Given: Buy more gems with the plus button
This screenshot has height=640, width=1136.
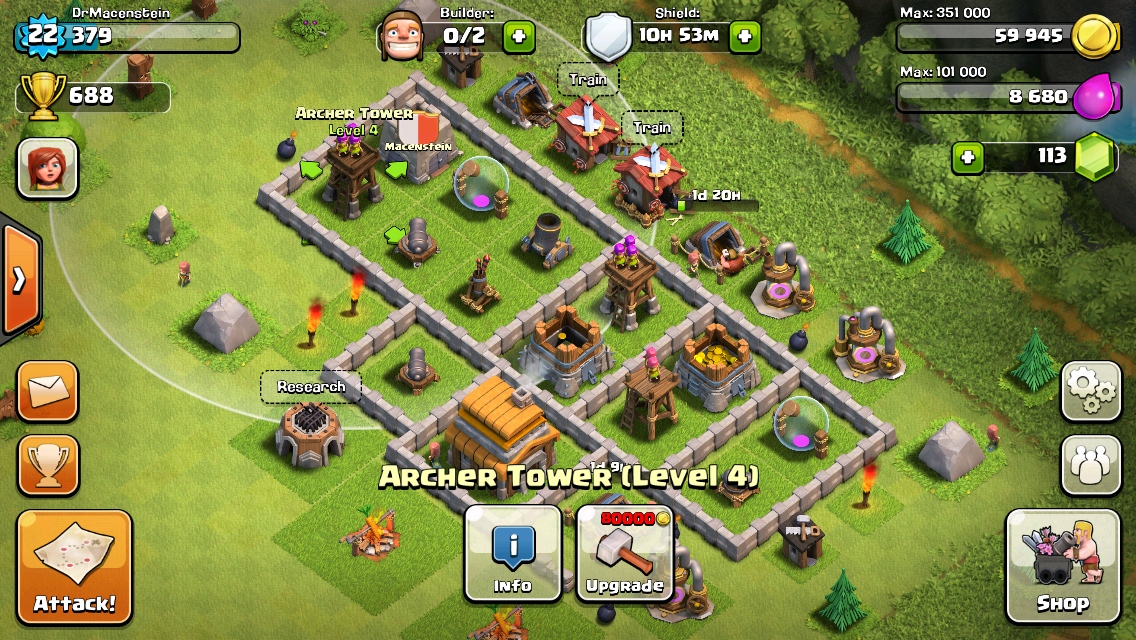Looking at the screenshot, I should pos(967,157).
